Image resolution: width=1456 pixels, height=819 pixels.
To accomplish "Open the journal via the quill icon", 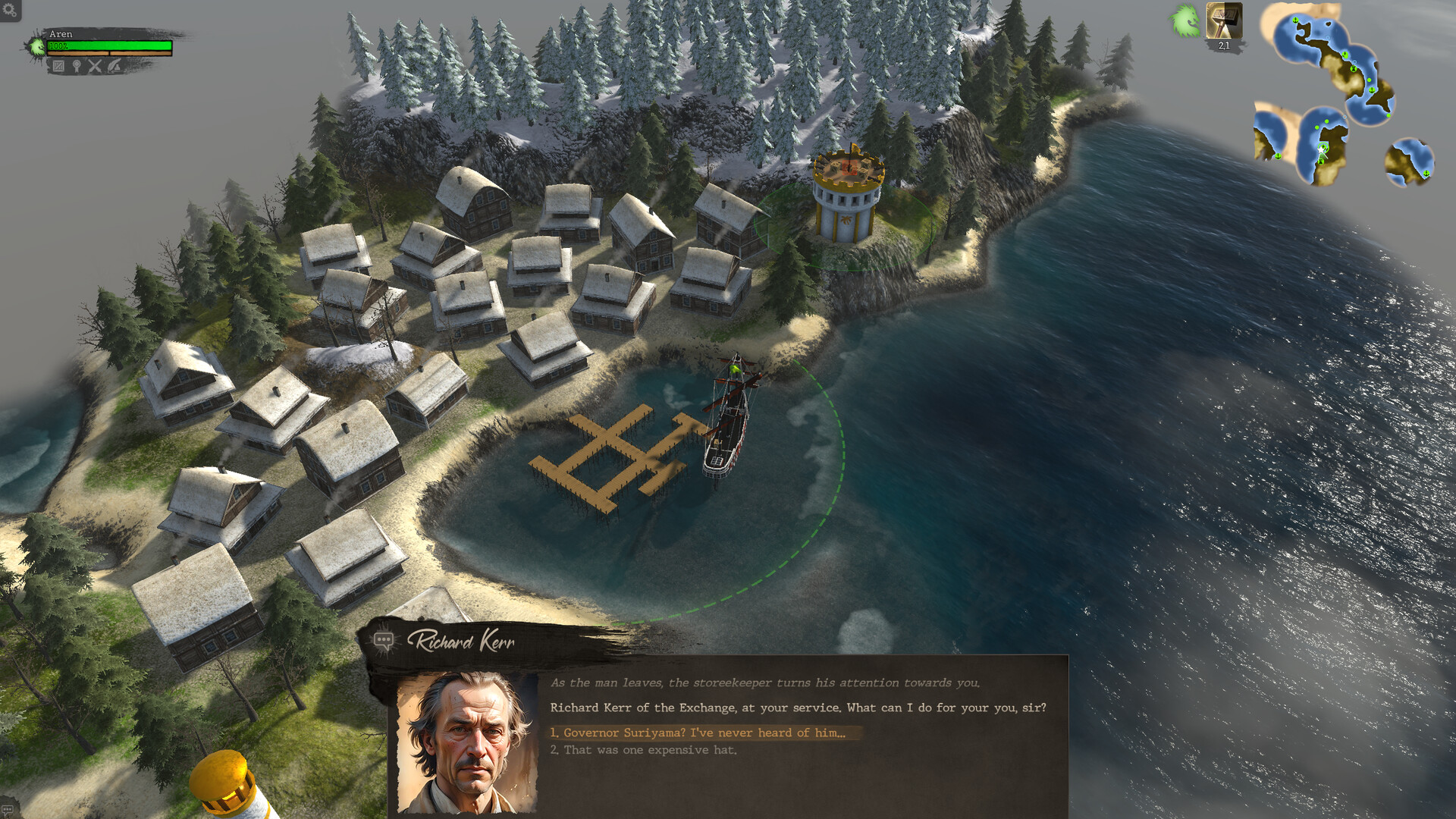I will click(x=115, y=67).
